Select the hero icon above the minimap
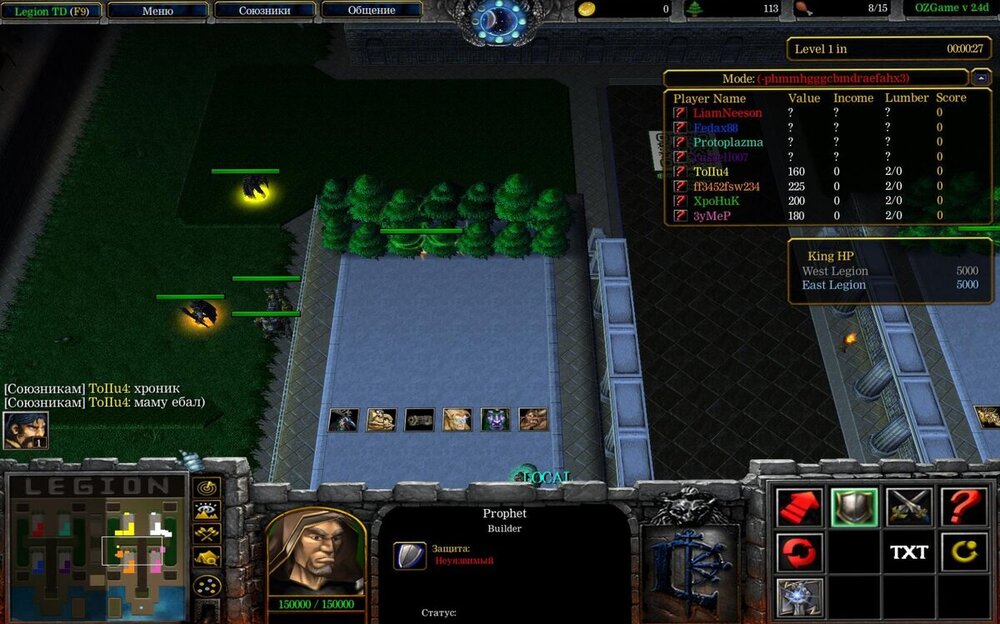Screen dimensions: 1000x624 [x=25, y=431]
